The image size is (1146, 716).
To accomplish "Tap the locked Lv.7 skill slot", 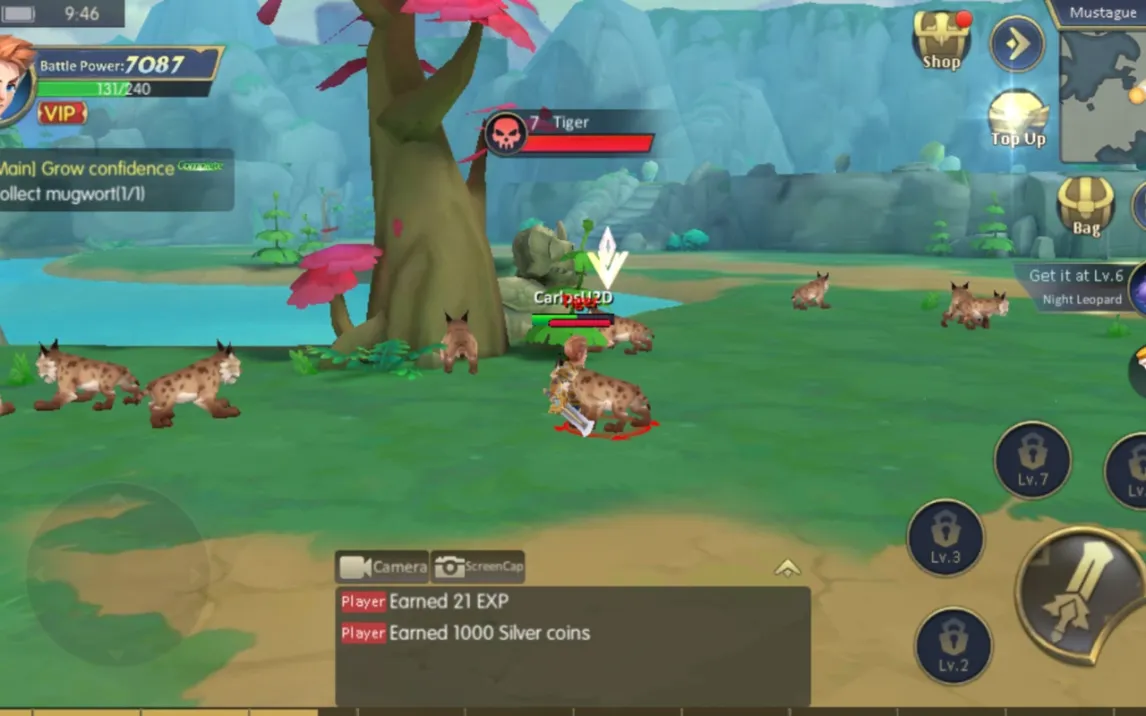I will [x=1032, y=460].
